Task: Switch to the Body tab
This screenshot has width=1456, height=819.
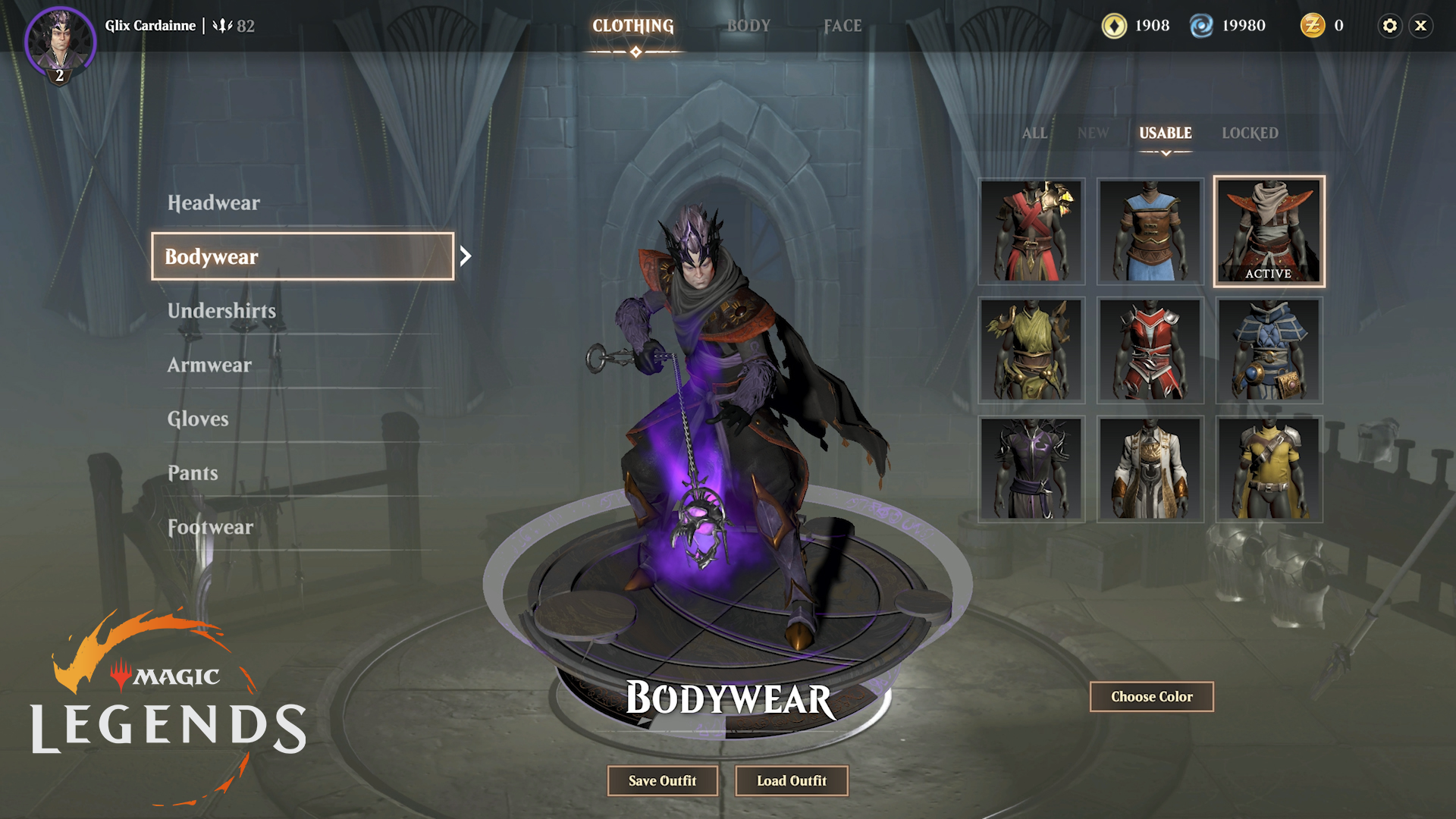Action: point(748,26)
